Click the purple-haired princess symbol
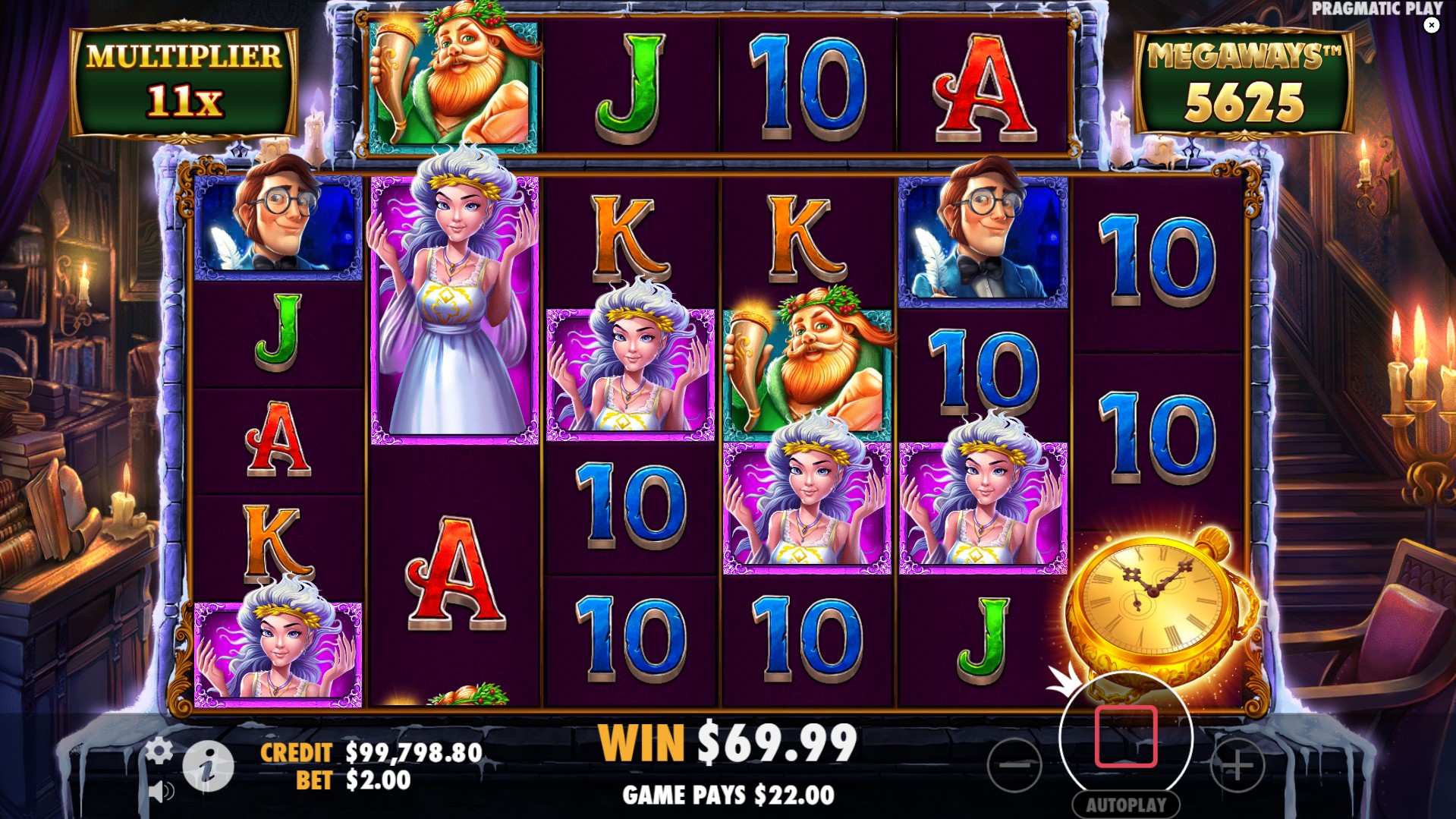The width and height of the screenshot is (1456, 819). click(452, 304)
